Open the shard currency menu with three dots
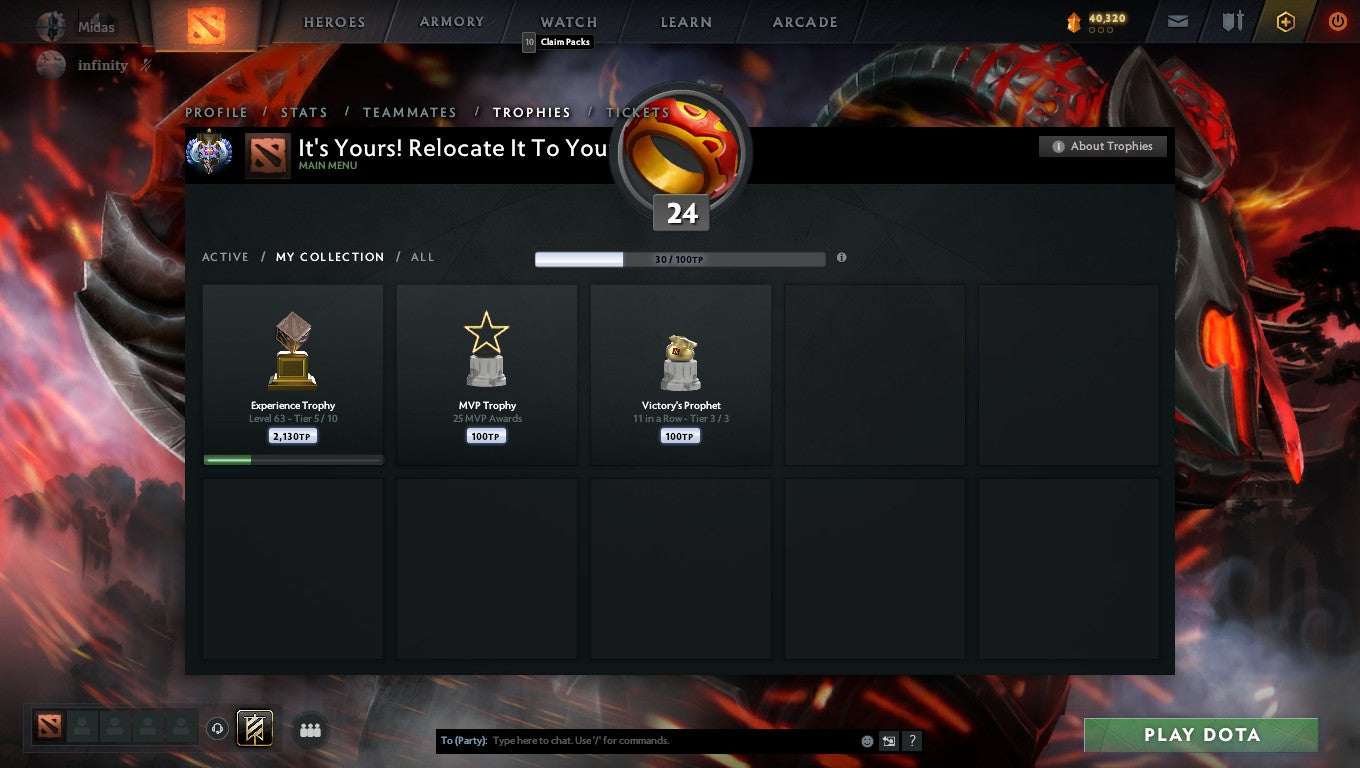This screenshot has height=768, width=1360. point(1101,30)
